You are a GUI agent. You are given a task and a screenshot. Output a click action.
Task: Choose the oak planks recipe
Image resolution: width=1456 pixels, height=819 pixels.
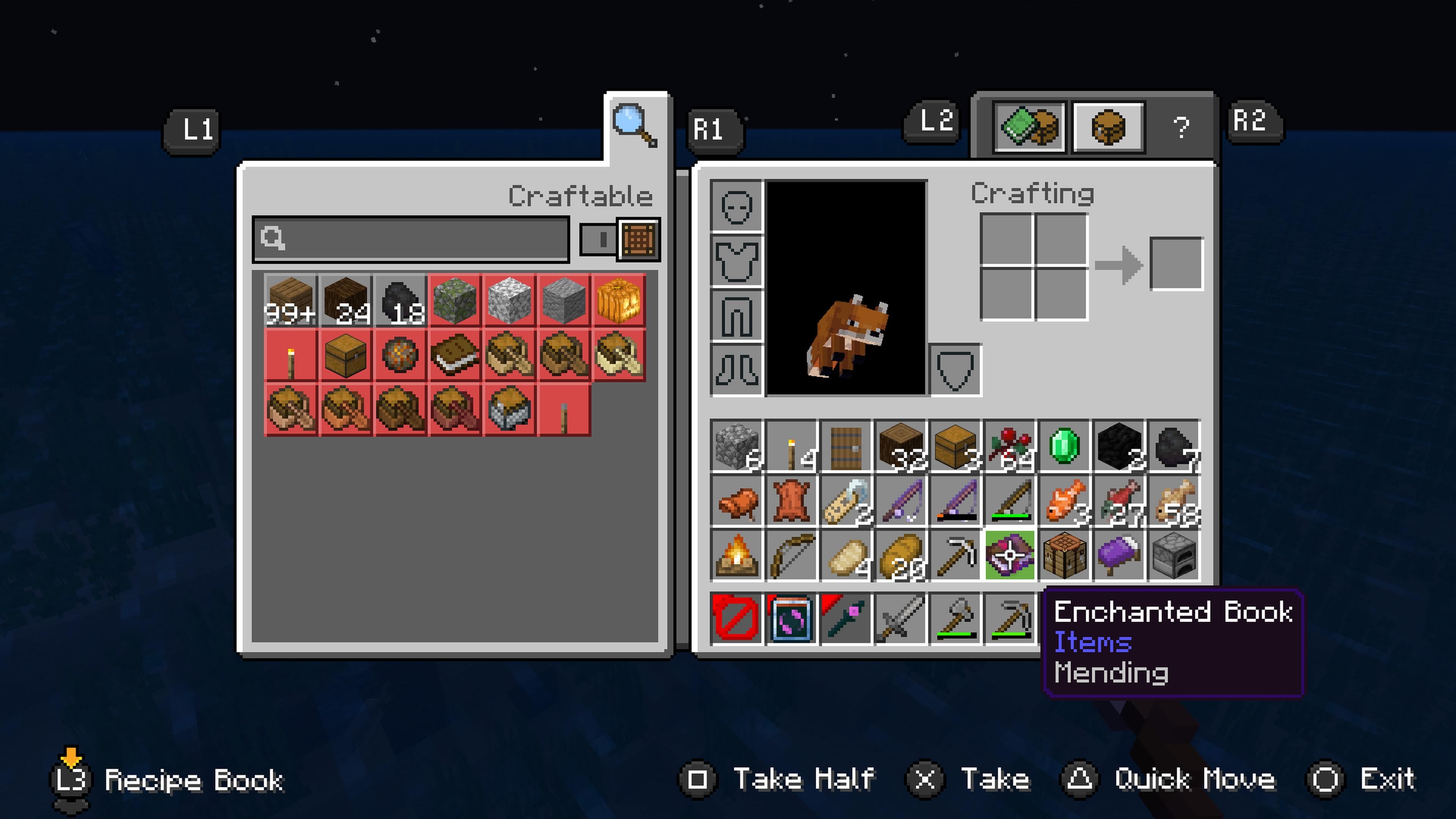290,300
